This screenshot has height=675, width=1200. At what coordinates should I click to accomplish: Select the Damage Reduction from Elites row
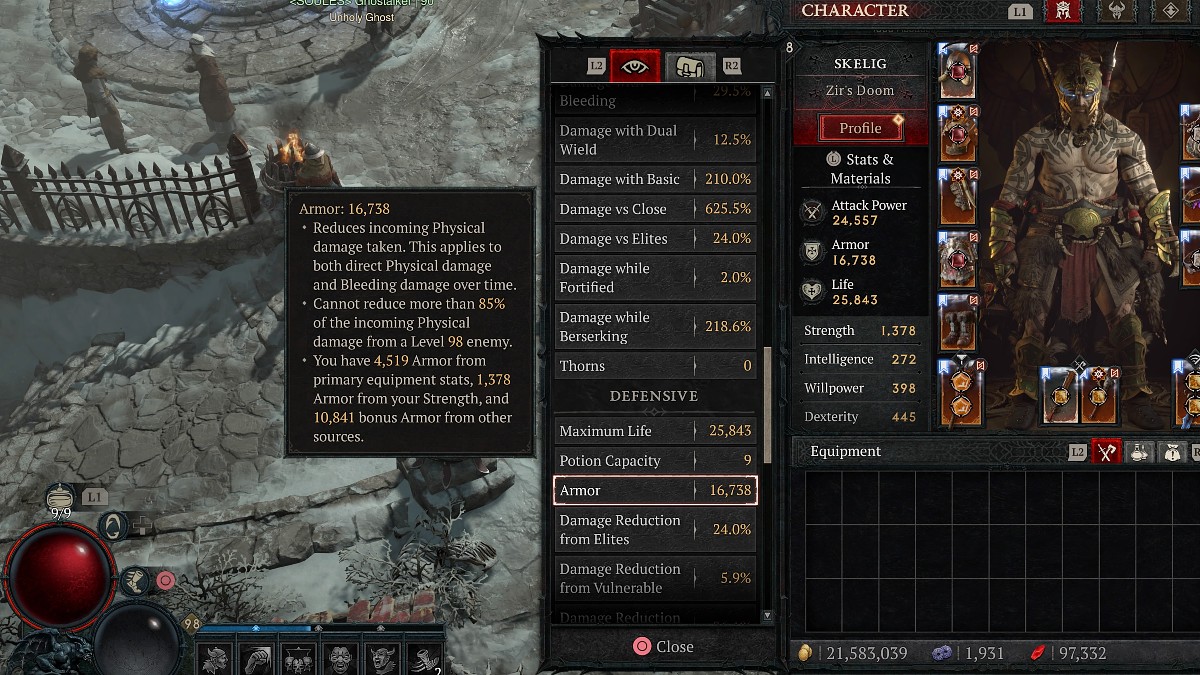click(x=655, y=530)
